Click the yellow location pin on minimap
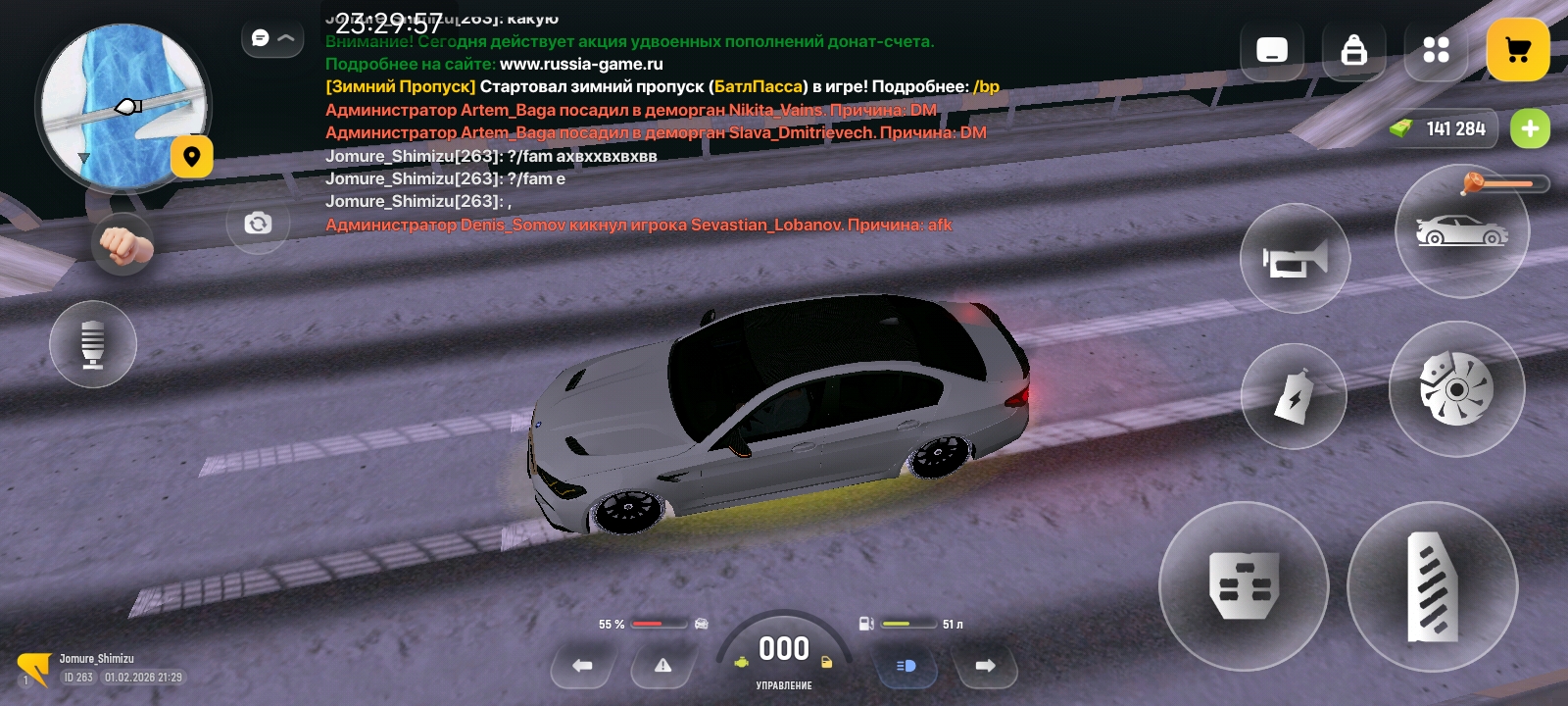This screenshot has width=1568, height=706. click(x=192, y=157)
